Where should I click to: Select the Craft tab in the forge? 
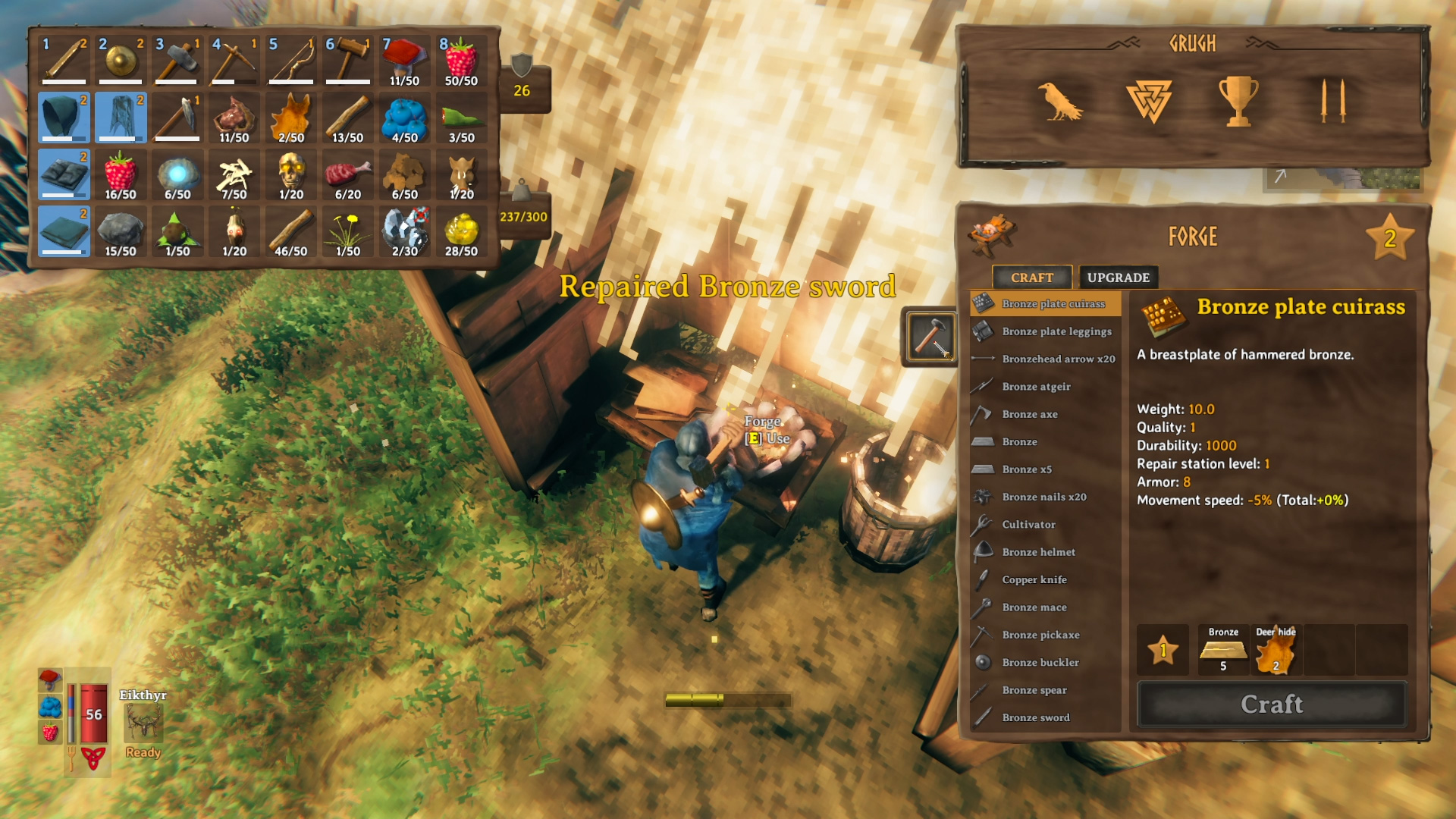pyautogui.click(x=1032, y=278)
